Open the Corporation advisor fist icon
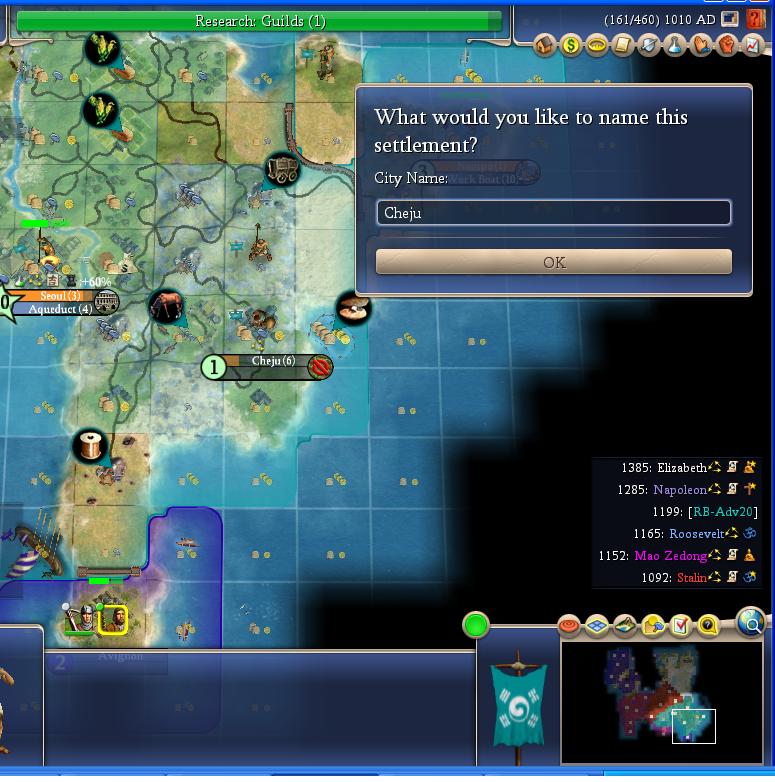The width and height of the screenshot is (775, 782). coord(726,45)
